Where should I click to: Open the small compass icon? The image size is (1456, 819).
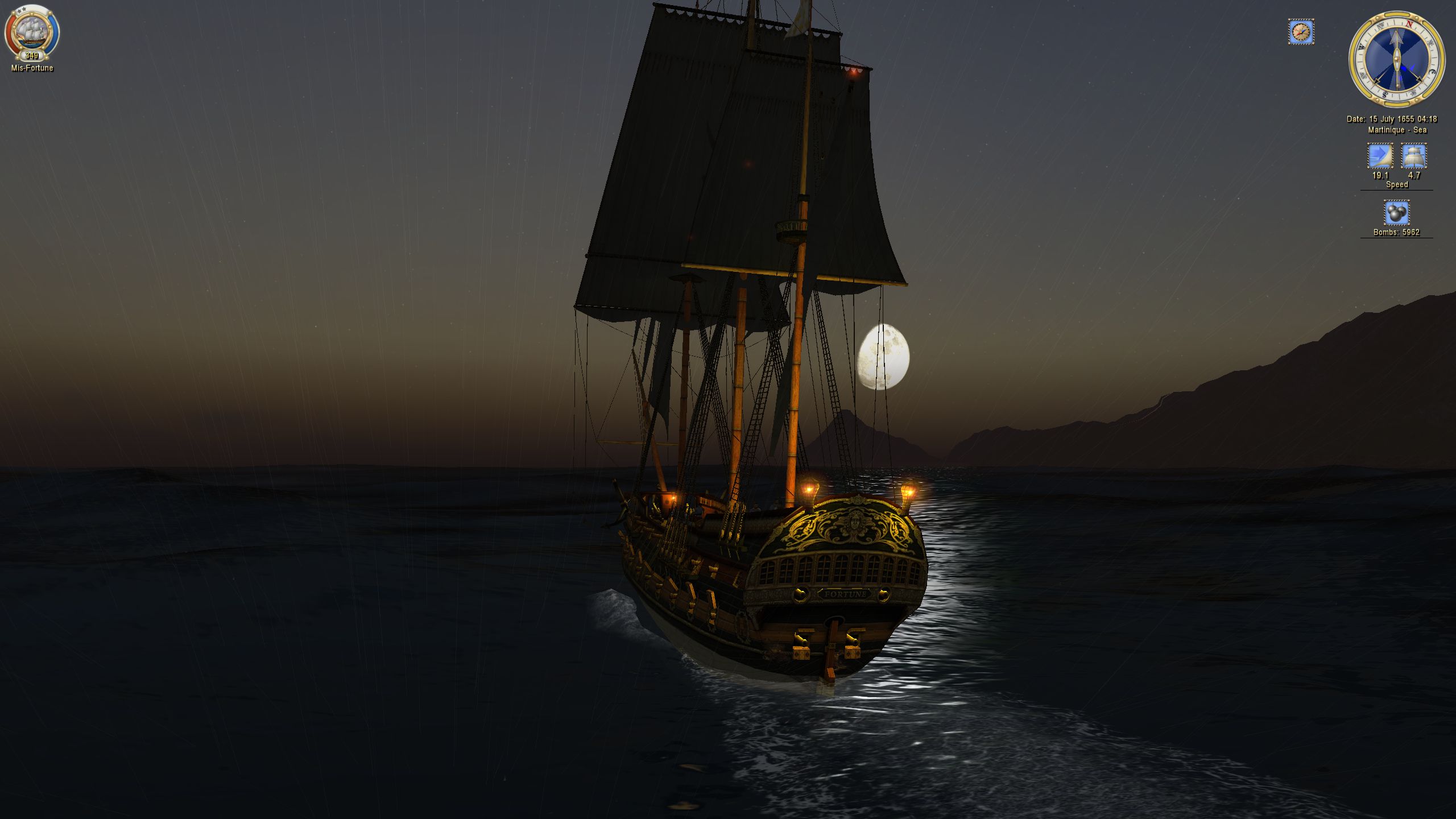pyautogui.click(x=1301, y=32)
